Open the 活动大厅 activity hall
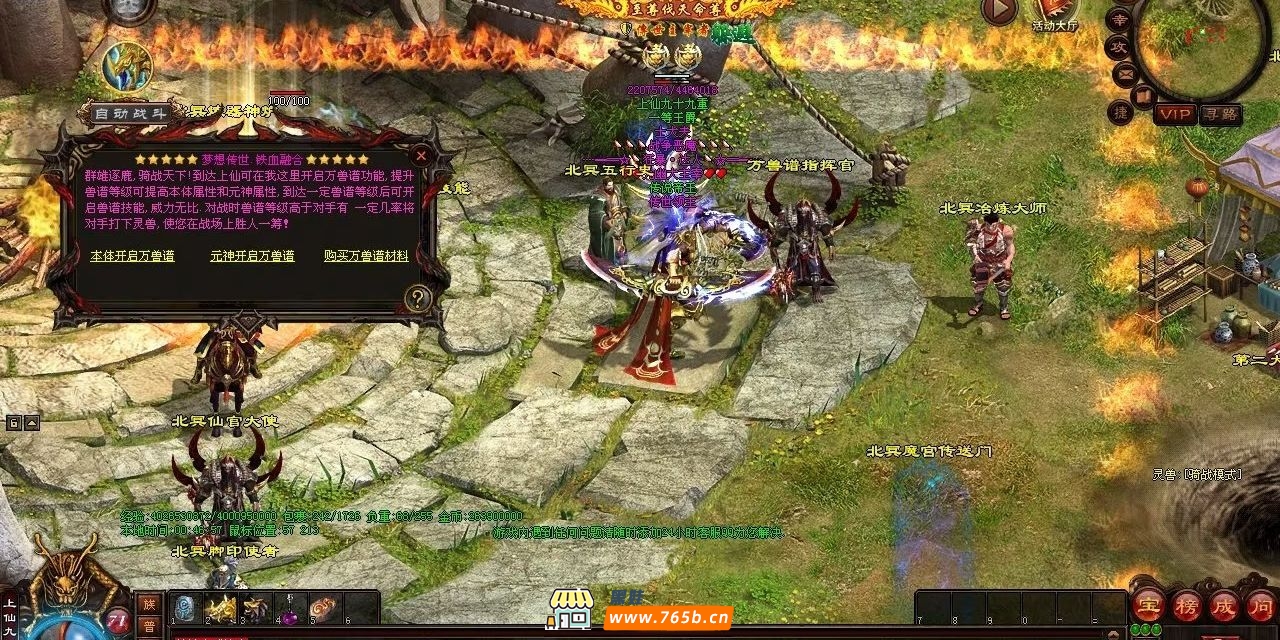Image resolution: width=1280 pixels, height=640 pixels. click(x=1055, y=13)
